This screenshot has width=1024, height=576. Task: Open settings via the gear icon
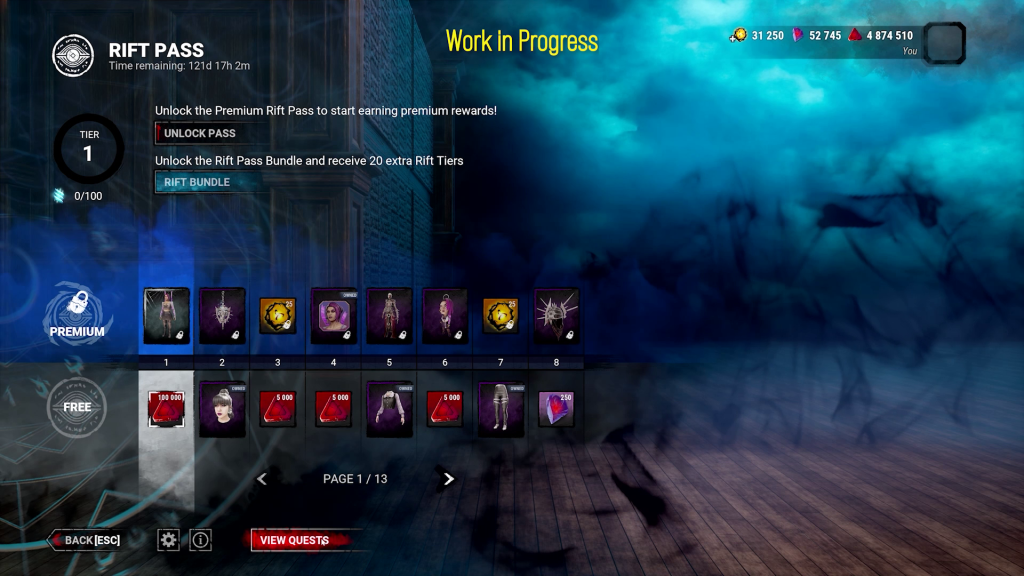[x=169, y=540]
